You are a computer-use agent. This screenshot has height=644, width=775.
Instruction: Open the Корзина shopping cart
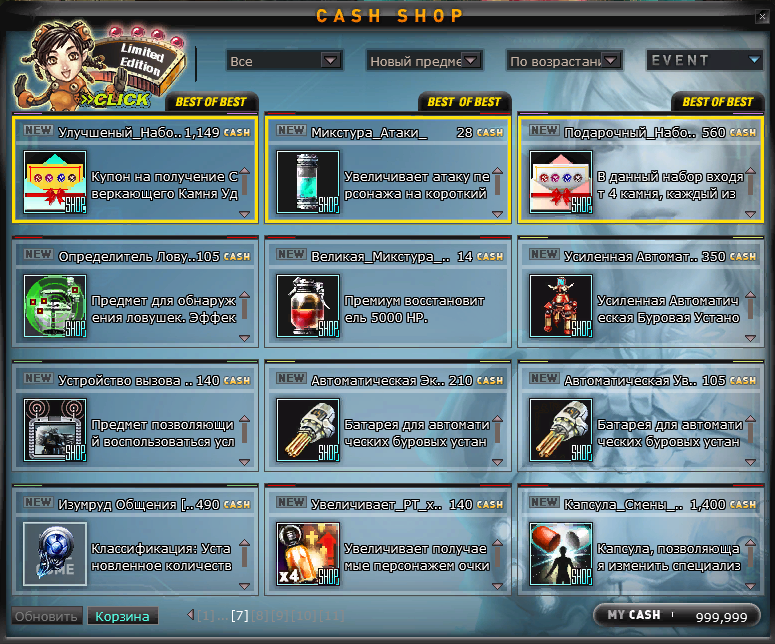(122, 616)
